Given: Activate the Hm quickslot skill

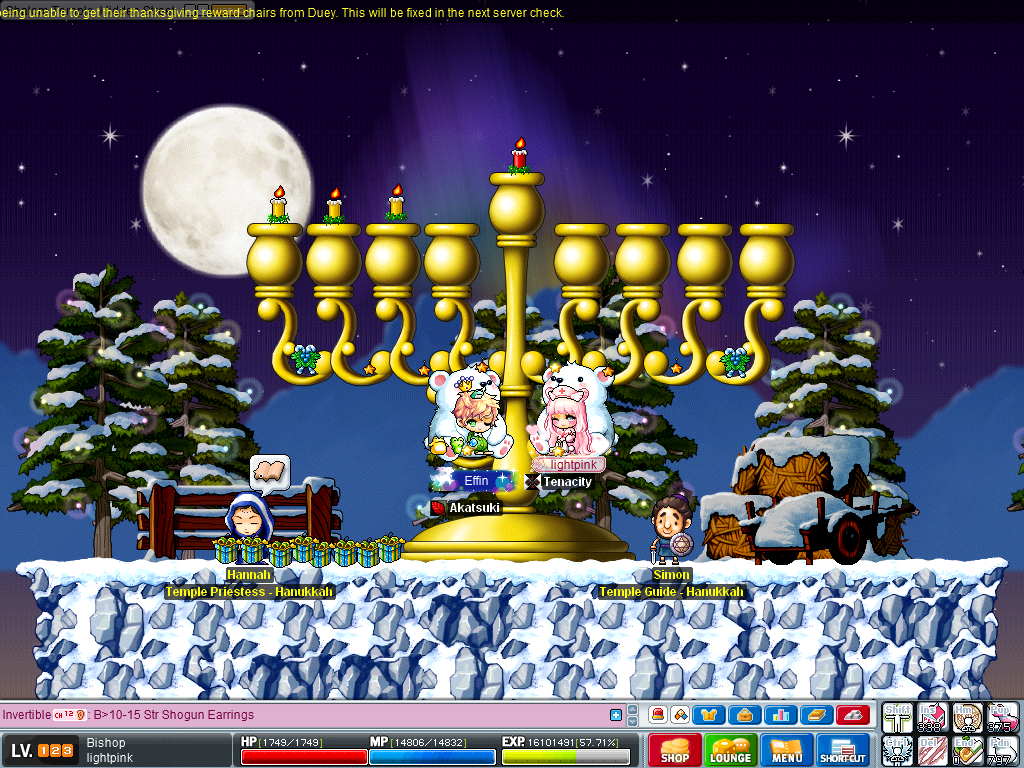Looking at the screenshot, I should click(x=967, y=717).
